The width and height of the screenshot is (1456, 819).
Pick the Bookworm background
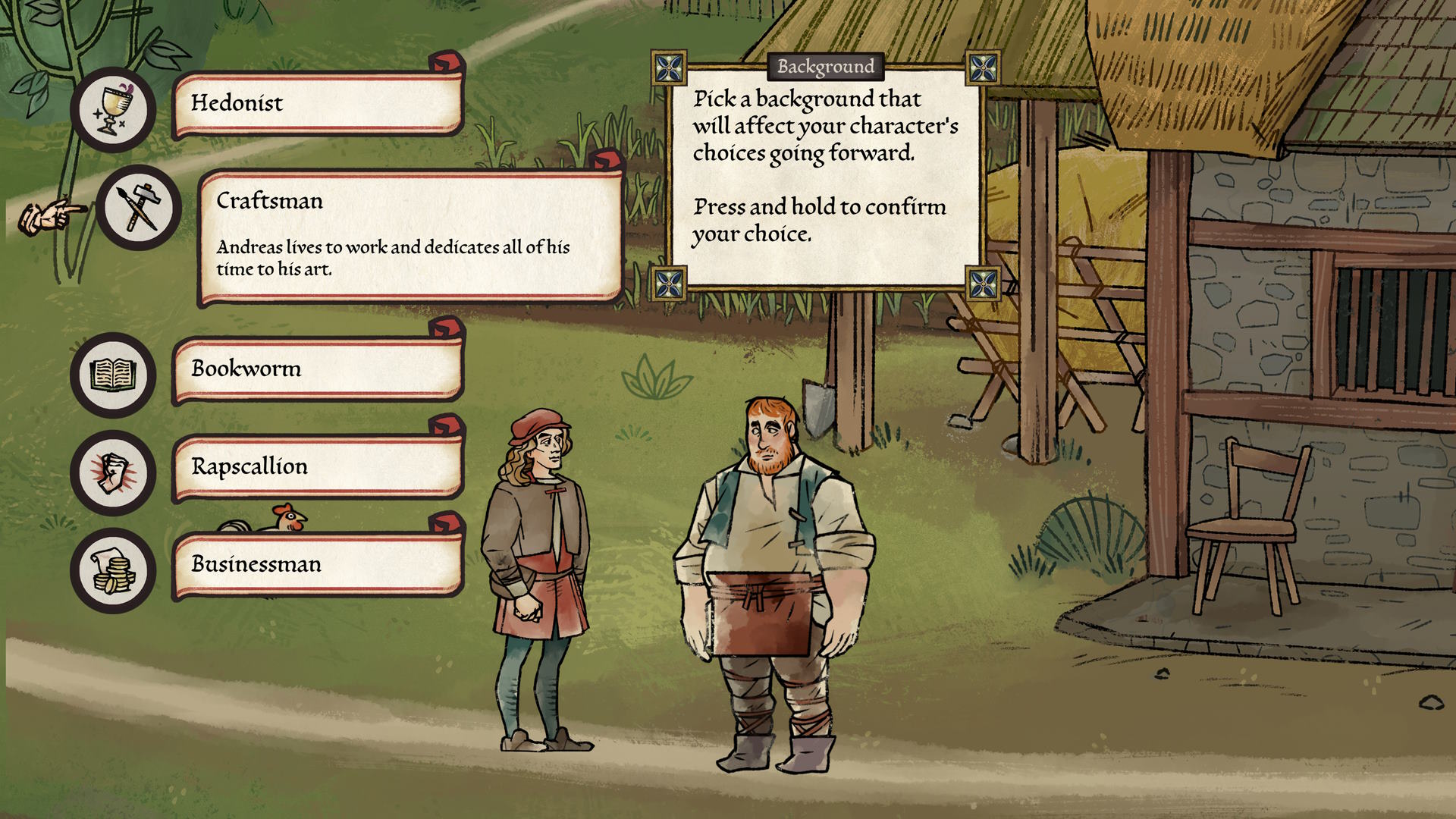[x=317, y=369]
